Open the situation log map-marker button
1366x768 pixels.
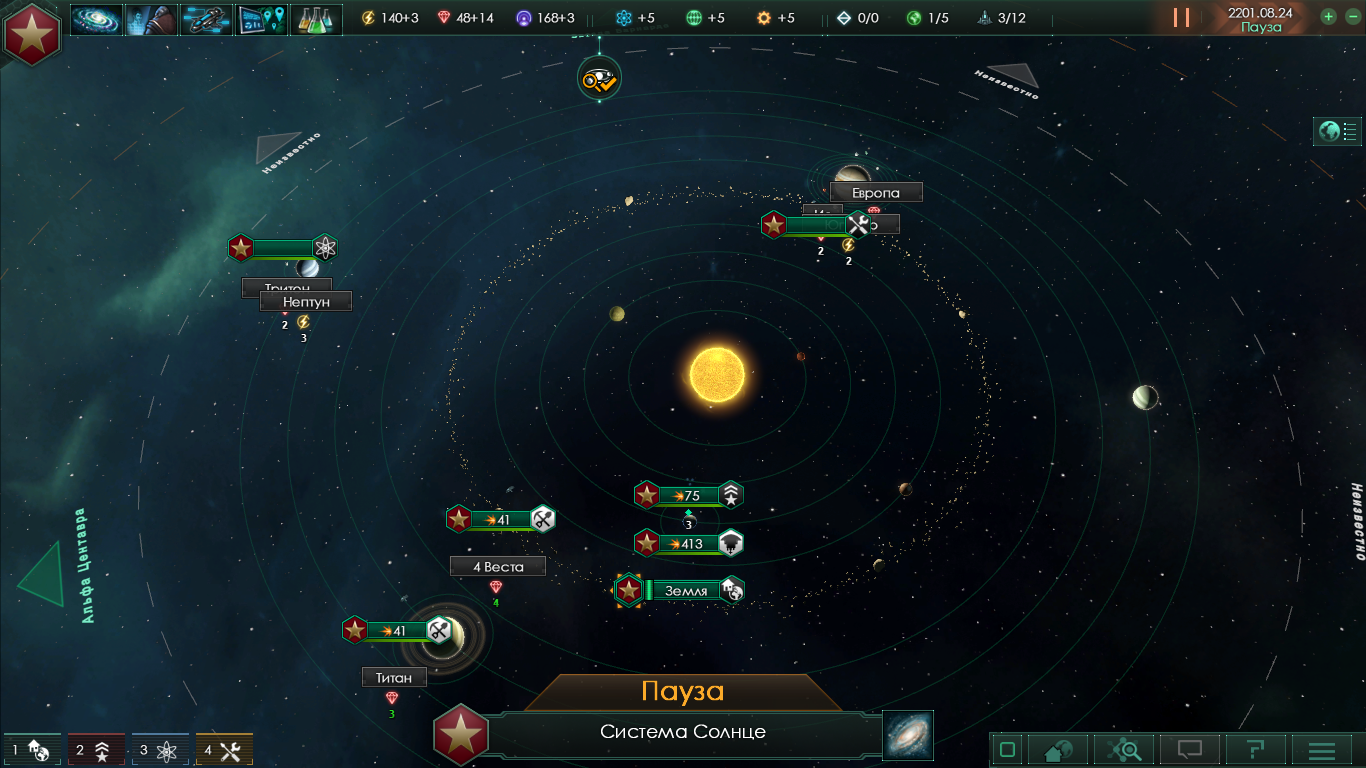pos(262,19)
